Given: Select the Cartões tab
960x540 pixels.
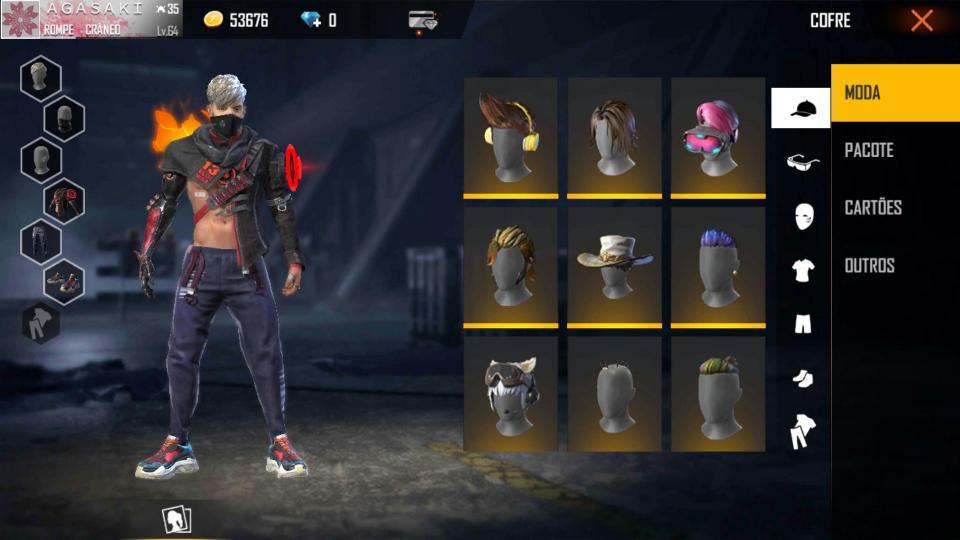Looking at the screenshot, I should tap(894, 208).
